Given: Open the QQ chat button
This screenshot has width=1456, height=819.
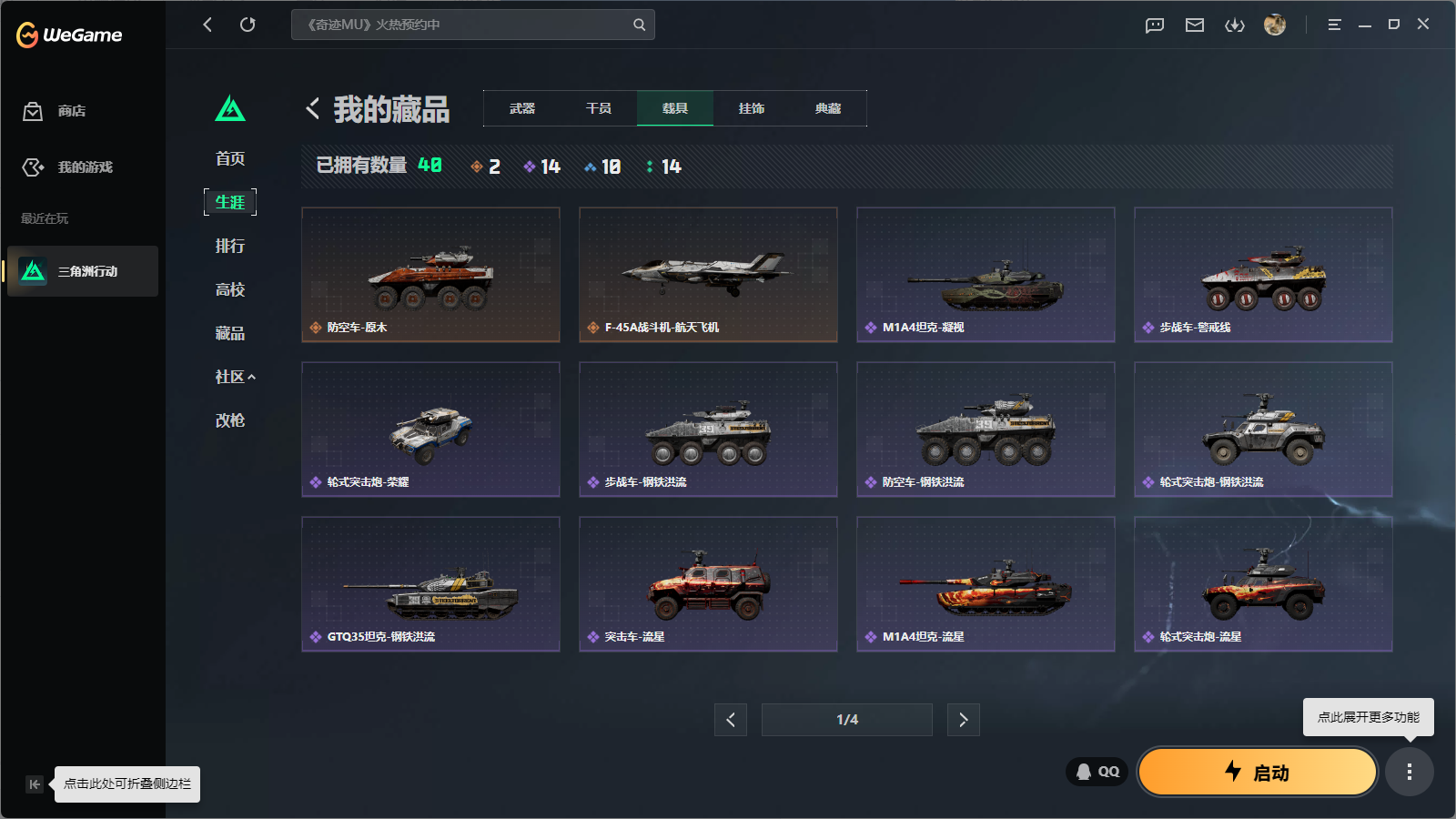Looking at the screenshot, I should [1096, 771].
